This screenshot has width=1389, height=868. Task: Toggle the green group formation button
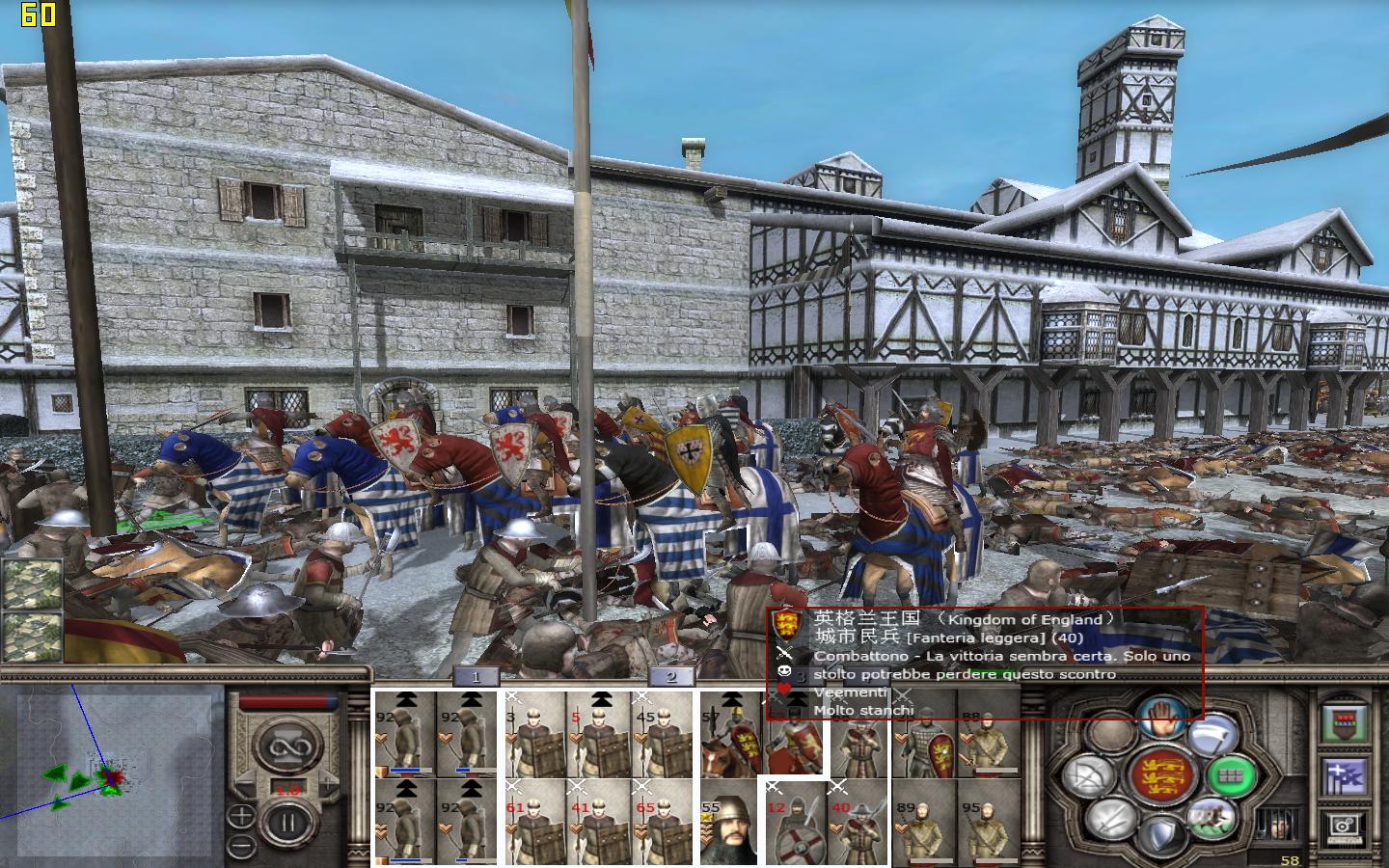[1232, 774]
